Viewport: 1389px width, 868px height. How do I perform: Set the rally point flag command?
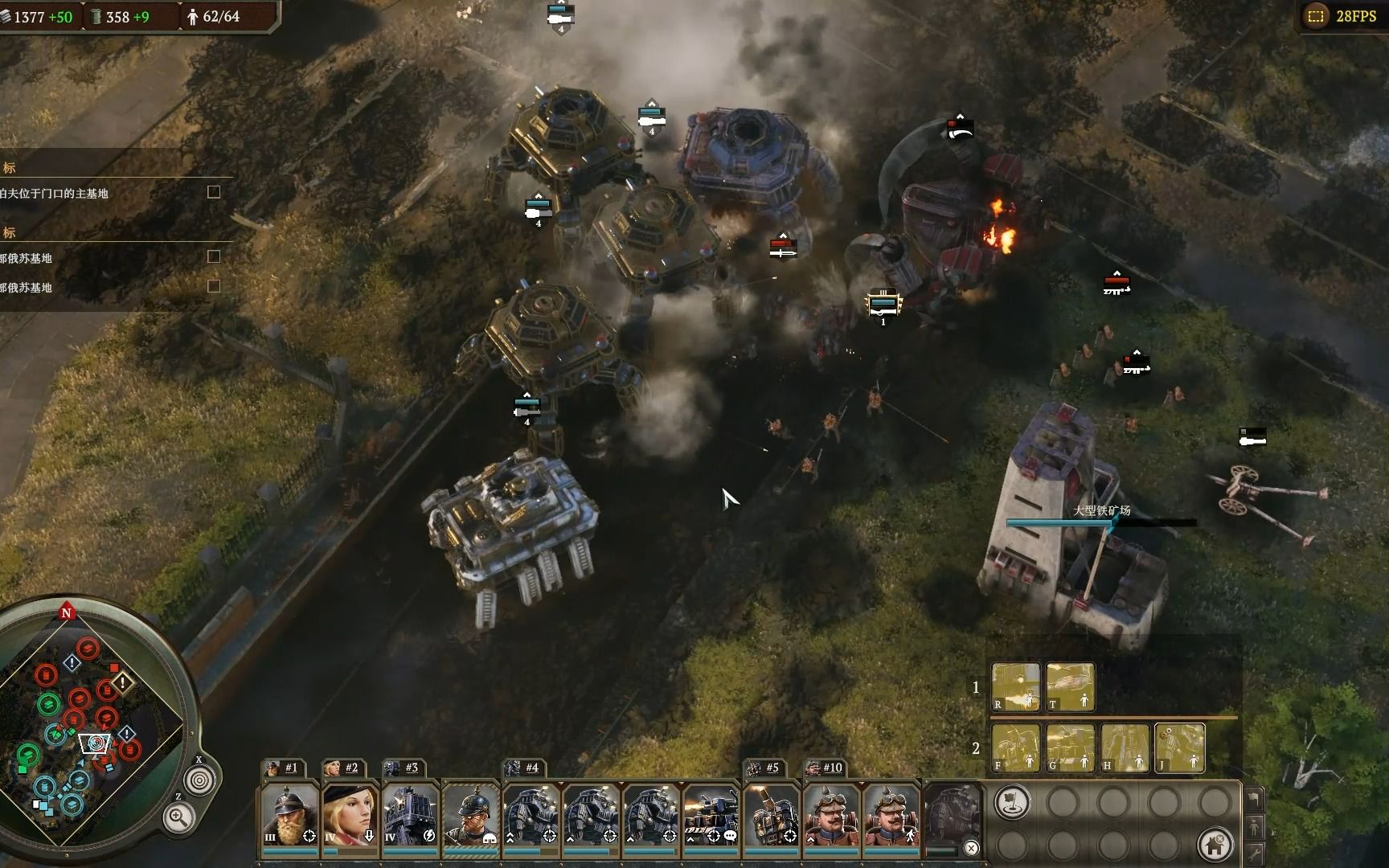tap(1013, 802)
